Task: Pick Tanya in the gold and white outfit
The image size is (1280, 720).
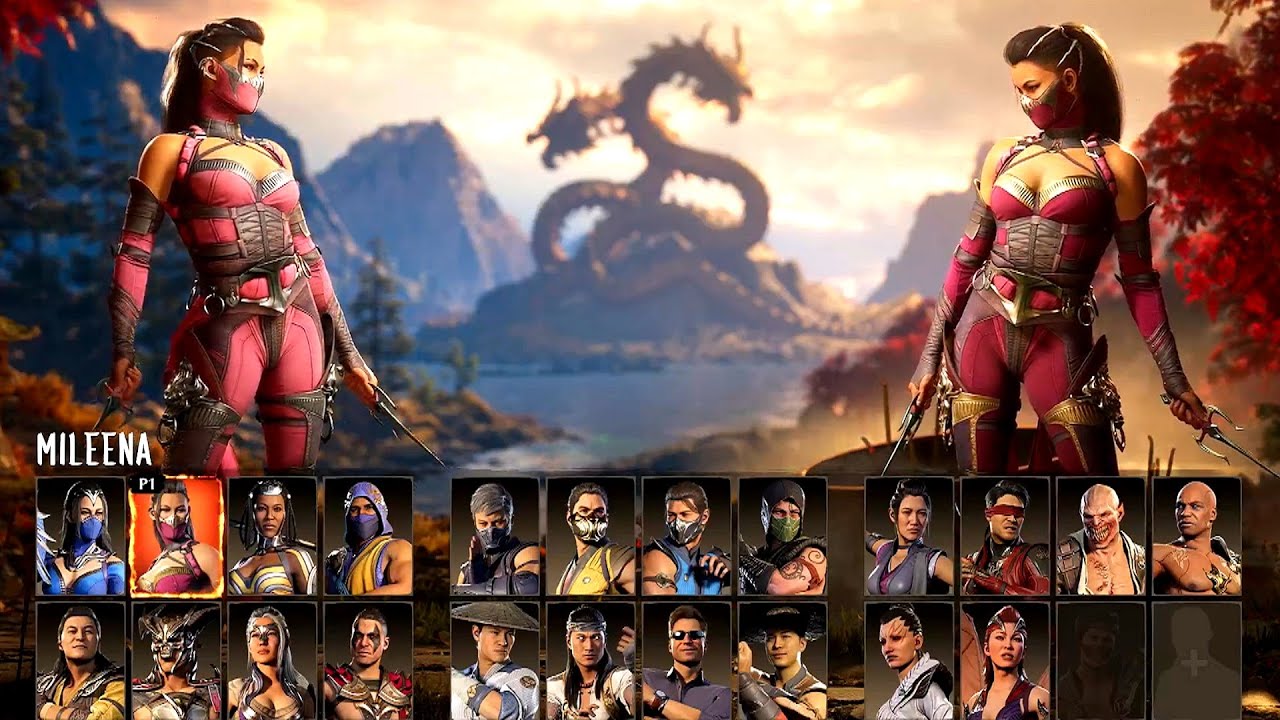Action: tap(272, 537)
